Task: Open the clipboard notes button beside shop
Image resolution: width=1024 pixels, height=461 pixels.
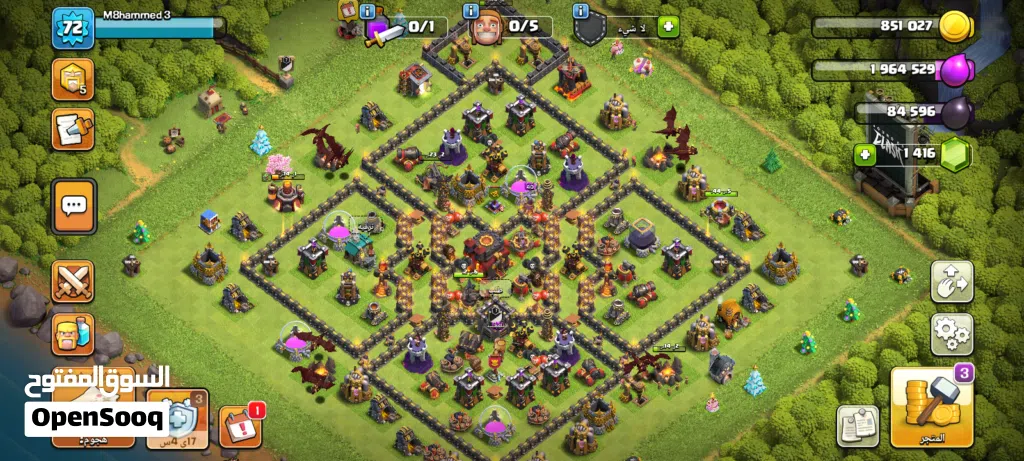Action: 857,425
